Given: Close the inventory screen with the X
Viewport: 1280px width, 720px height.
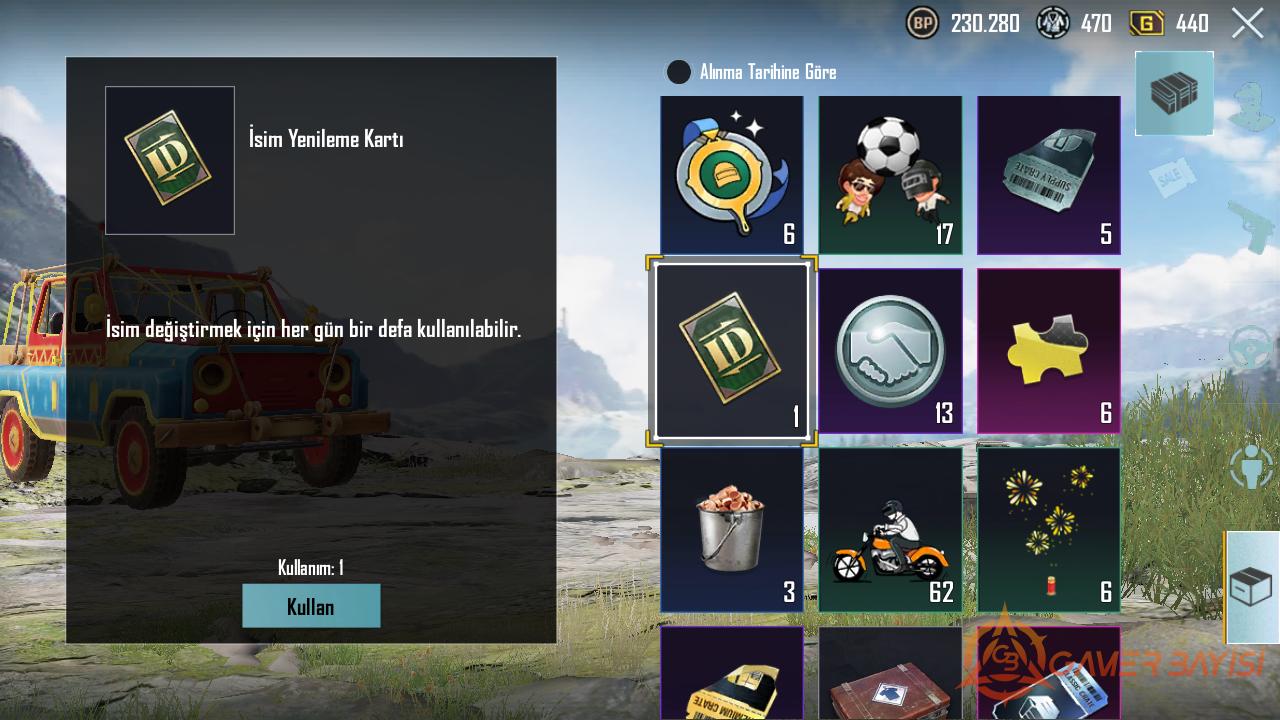Looking at the screenshot, I should coord(1247,23).
